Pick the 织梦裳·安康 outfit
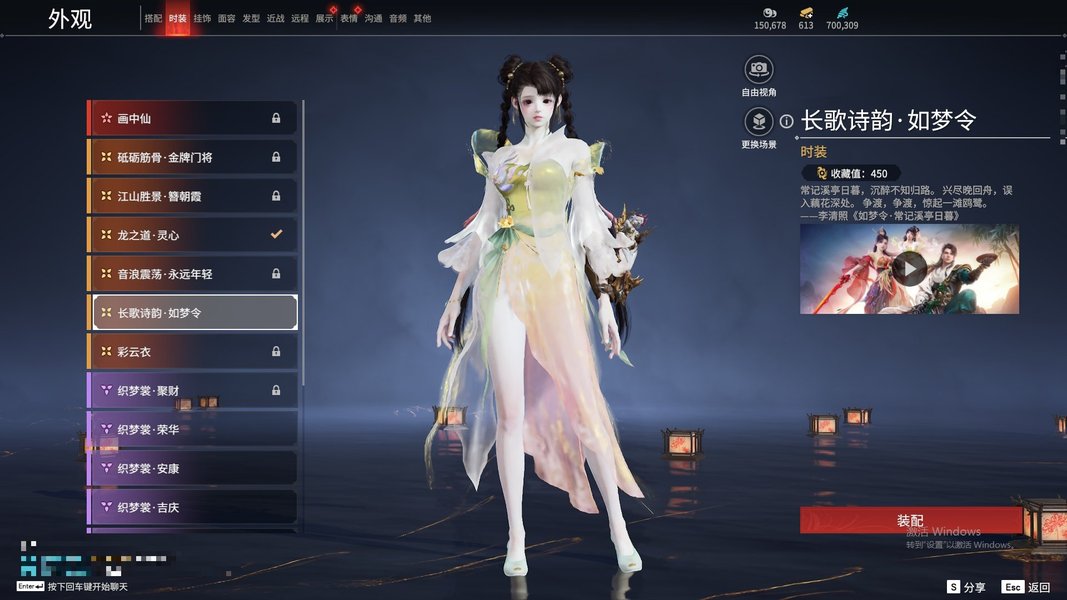The width and height of the screenshot is (1067, 600). (192, 468)
